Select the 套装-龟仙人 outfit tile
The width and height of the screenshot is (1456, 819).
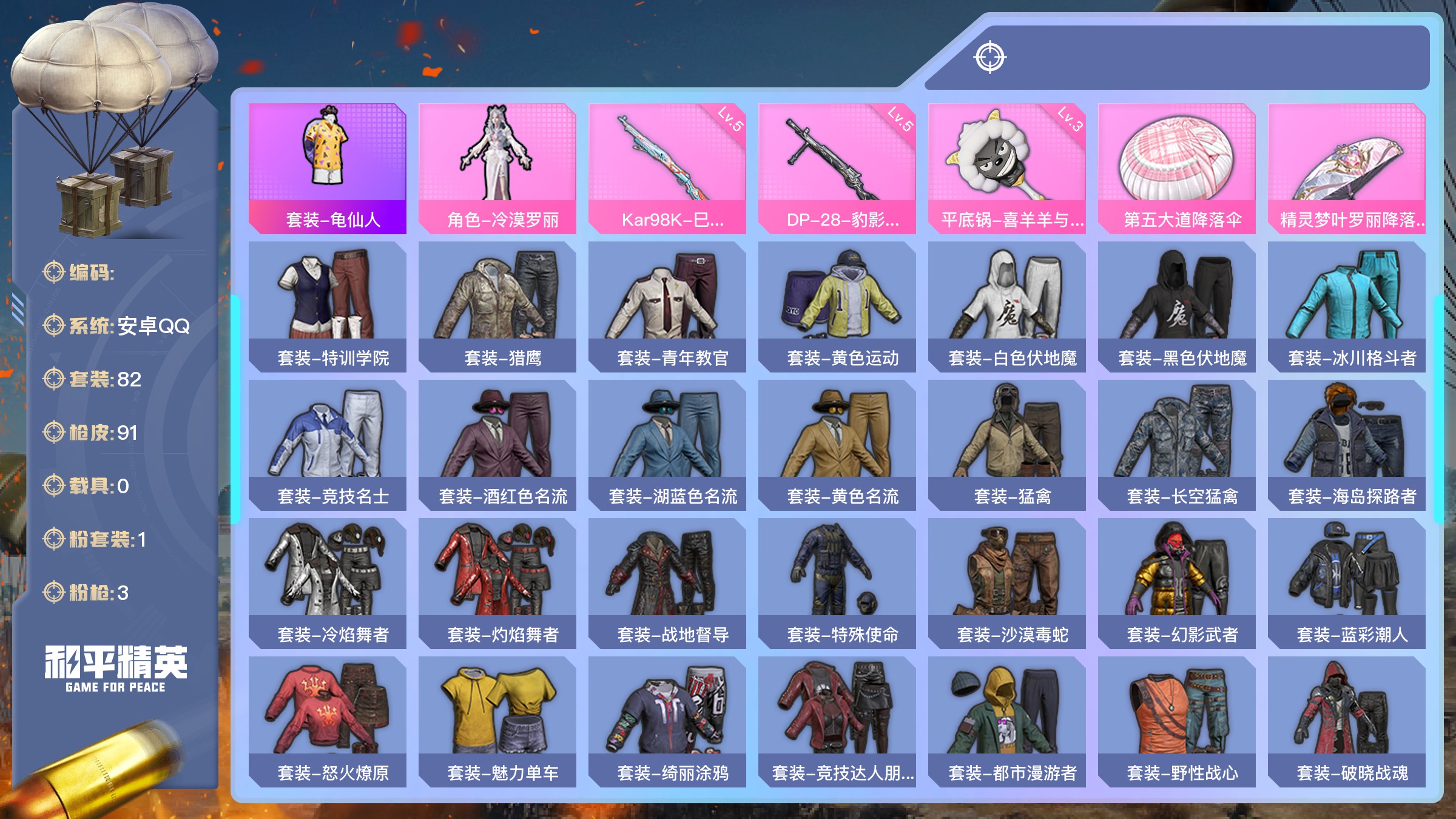click(x=328, y=168)
